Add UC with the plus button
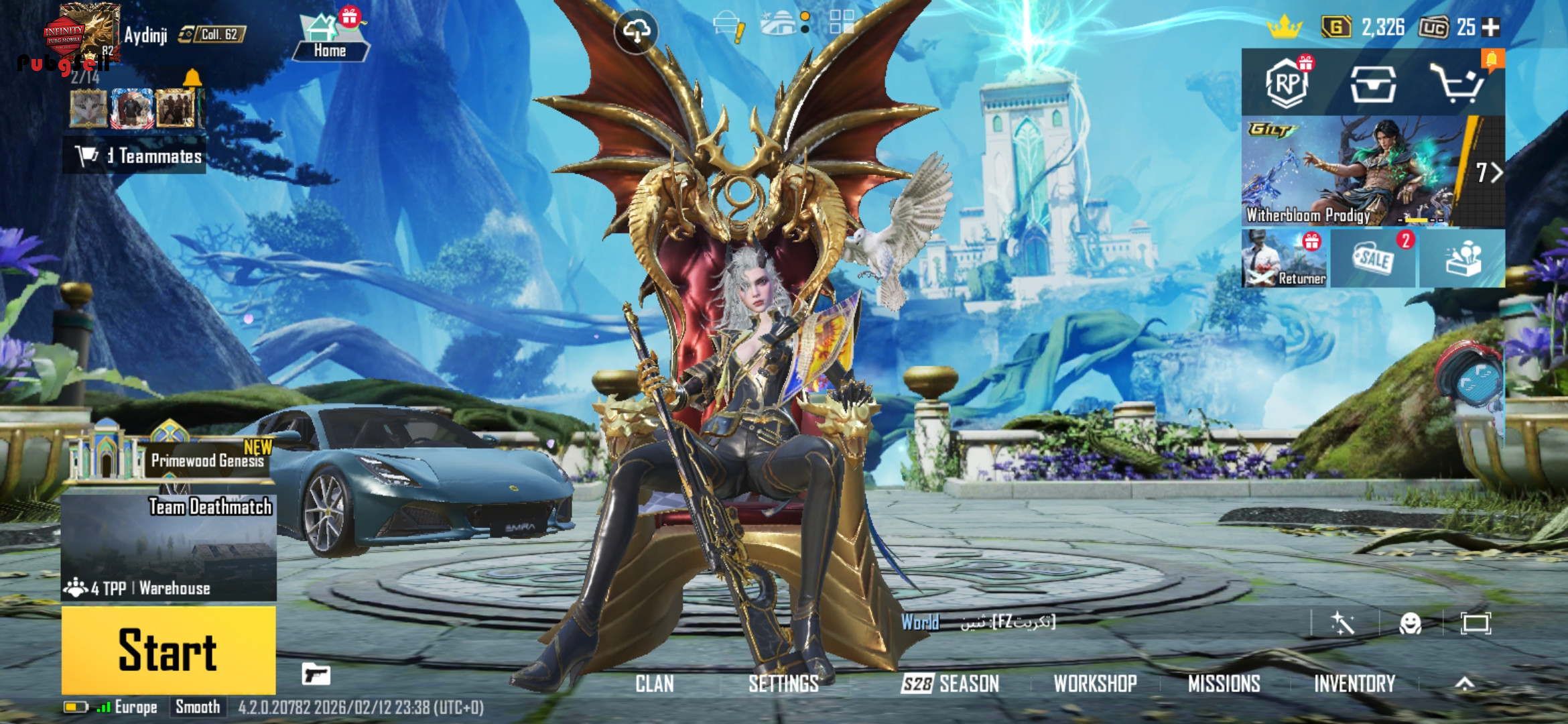This screenshot has height=724, width=1568. 1491,27
